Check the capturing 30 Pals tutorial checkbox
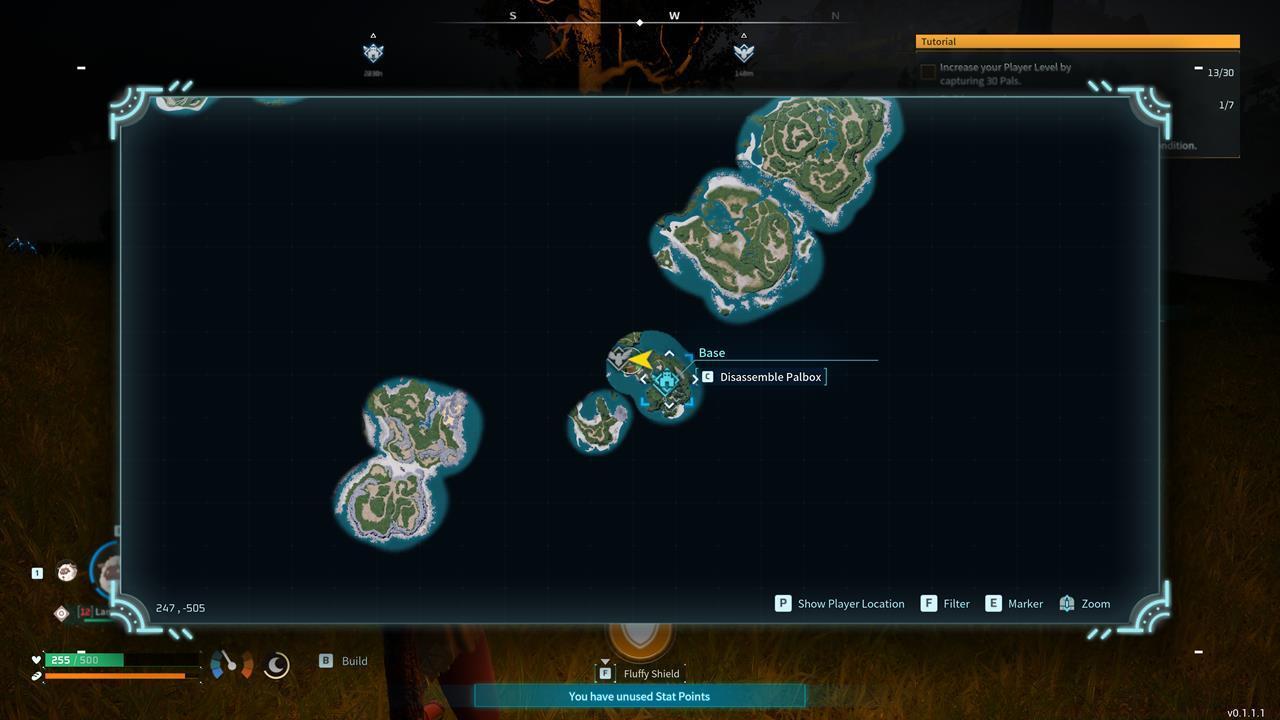 (926, 71)
